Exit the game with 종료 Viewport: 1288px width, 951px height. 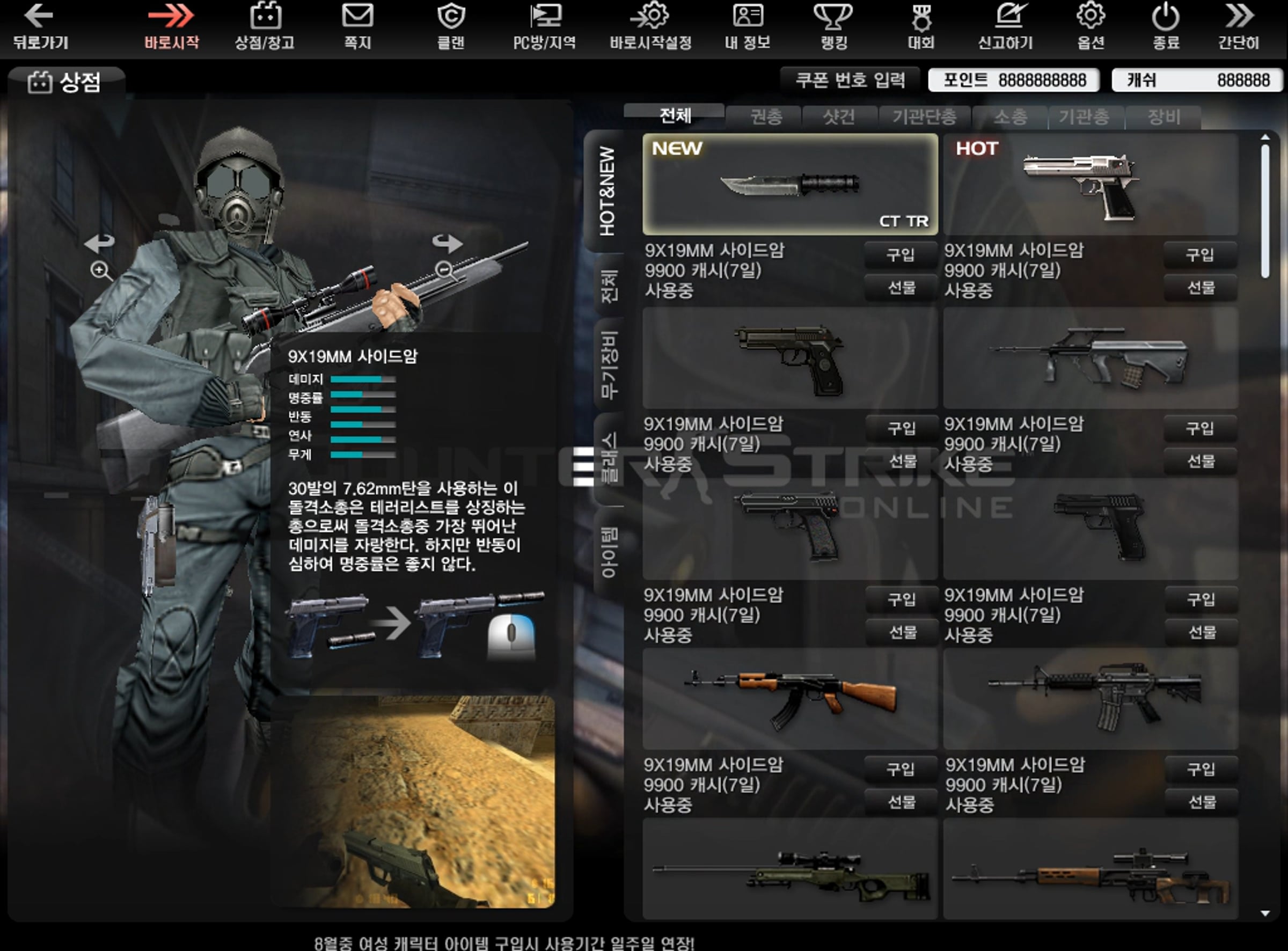pyautogui.click(x=1166, y=26)
